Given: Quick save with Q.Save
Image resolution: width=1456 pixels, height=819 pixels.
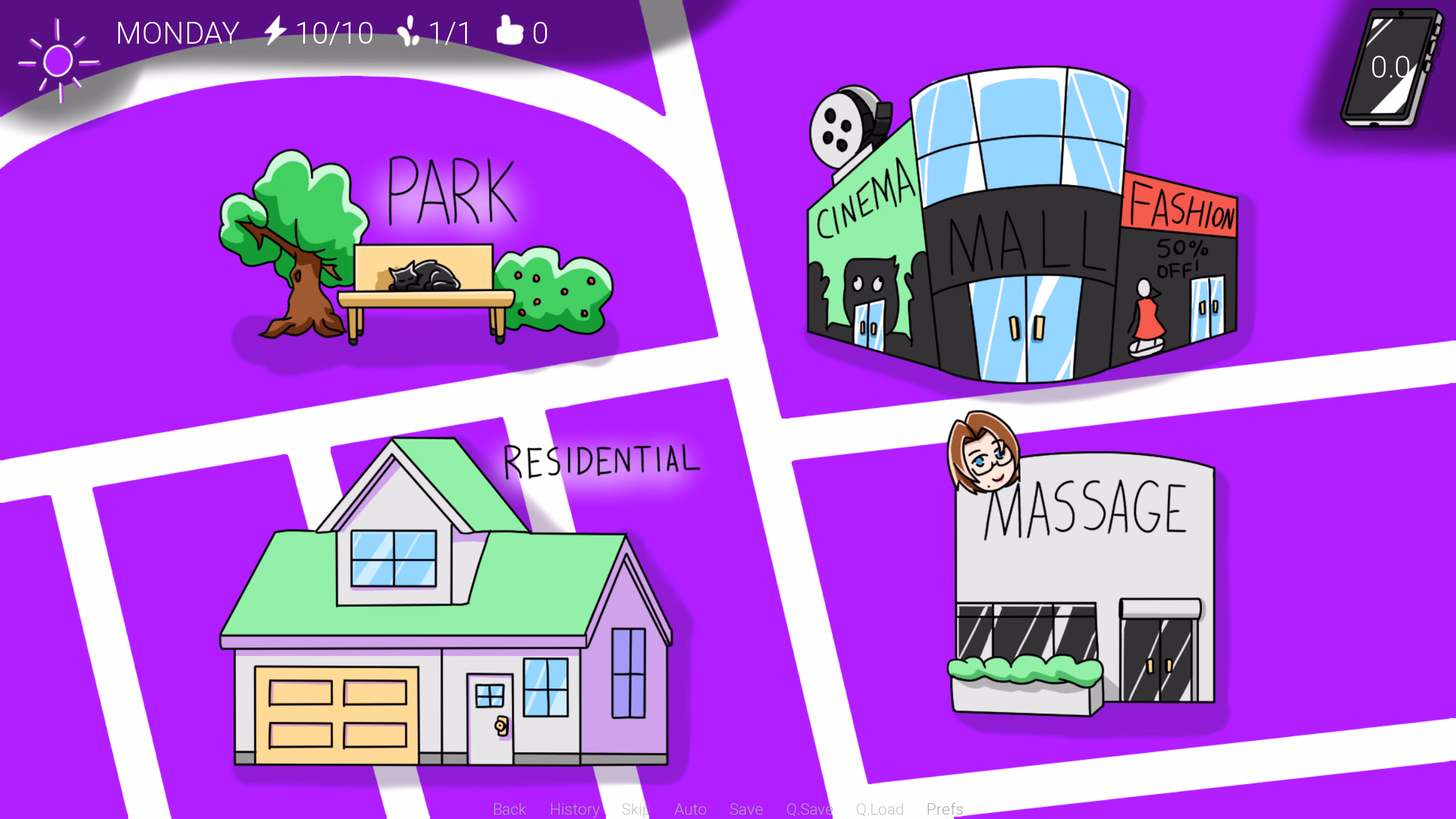Looking at the screenshot, I should click(x=810, y=809).
